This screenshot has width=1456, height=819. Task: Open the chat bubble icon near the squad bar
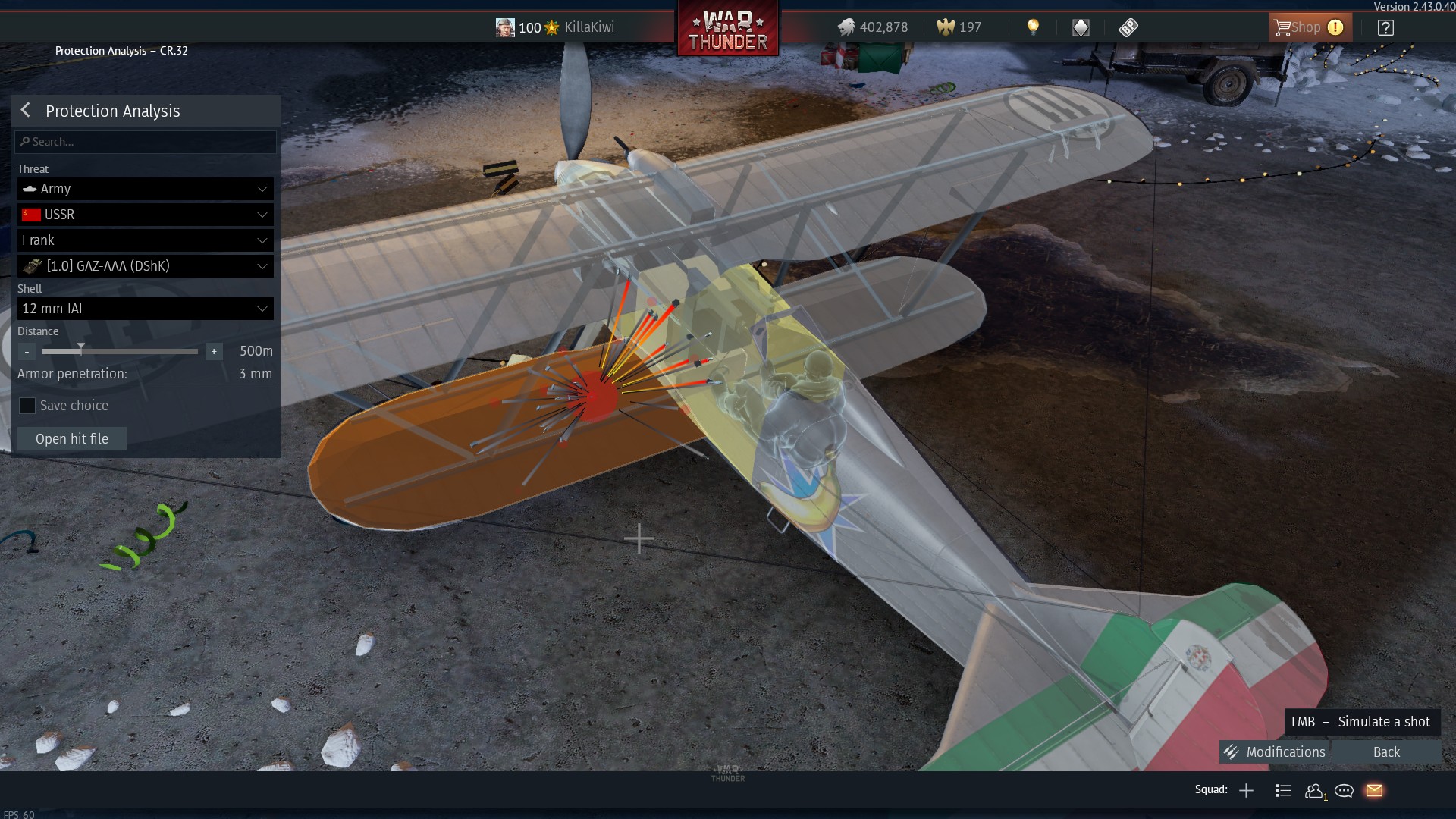pos(1344,790)
